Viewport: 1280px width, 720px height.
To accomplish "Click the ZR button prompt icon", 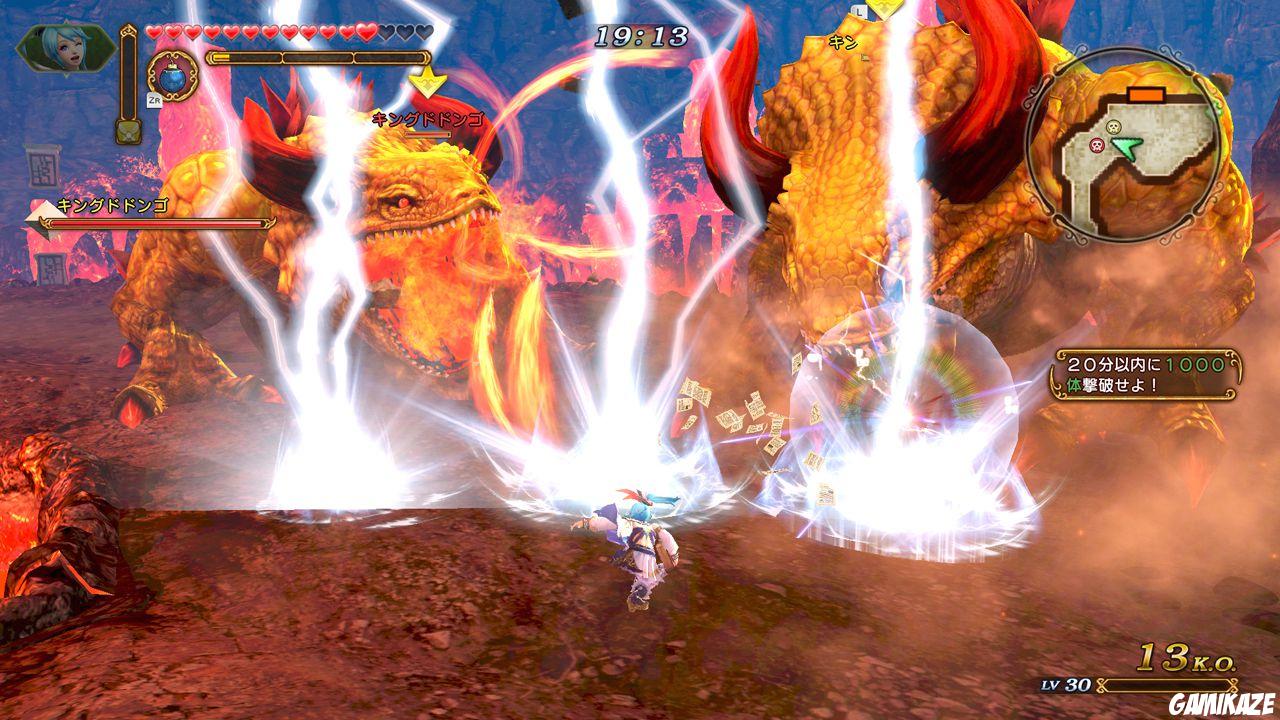I will tap(153, 100).
